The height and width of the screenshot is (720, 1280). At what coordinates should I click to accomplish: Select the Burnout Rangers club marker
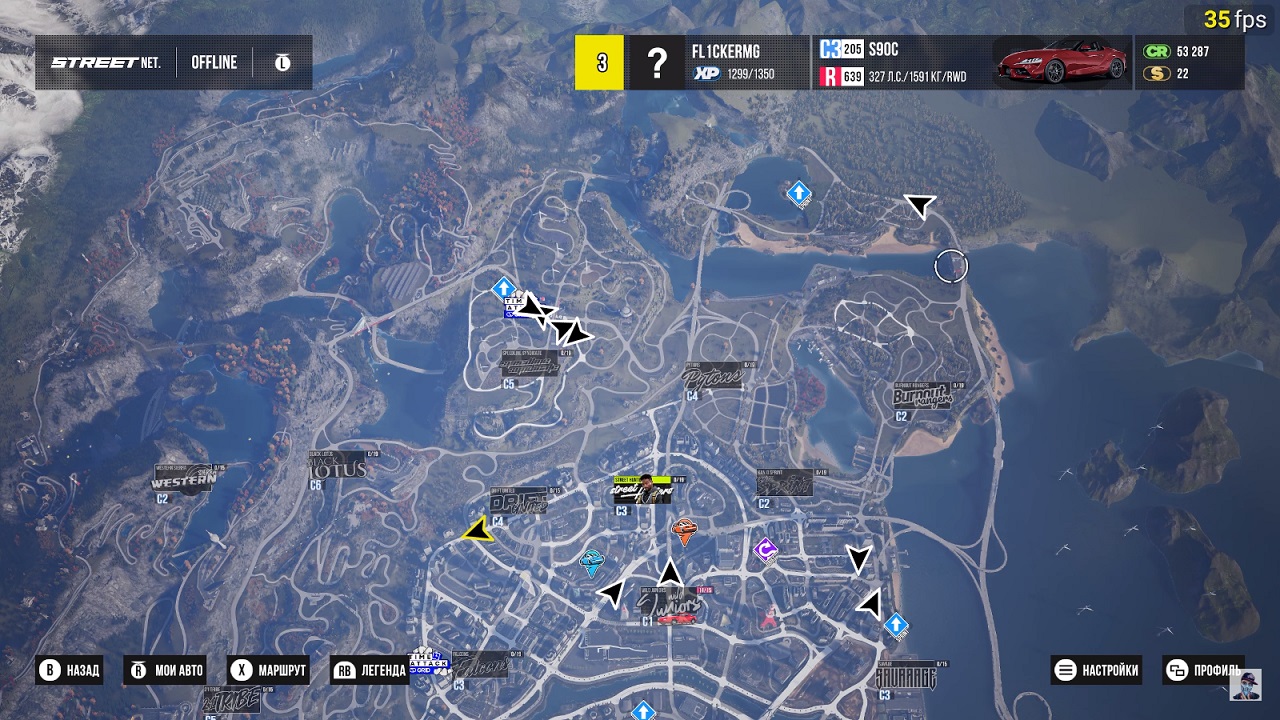(x=923, y=397)
